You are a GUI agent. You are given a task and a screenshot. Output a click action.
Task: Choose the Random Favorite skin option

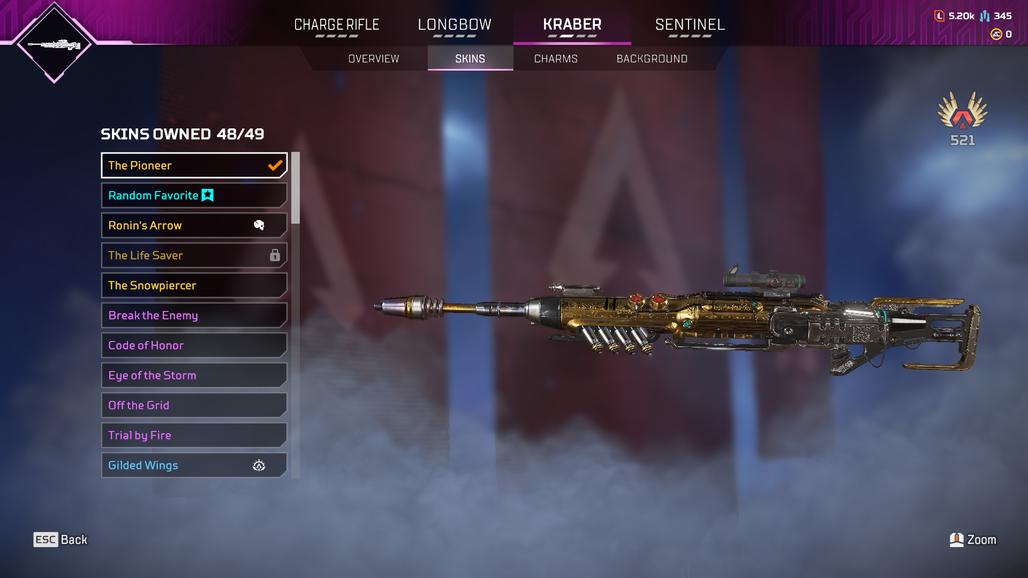(194, 195)
